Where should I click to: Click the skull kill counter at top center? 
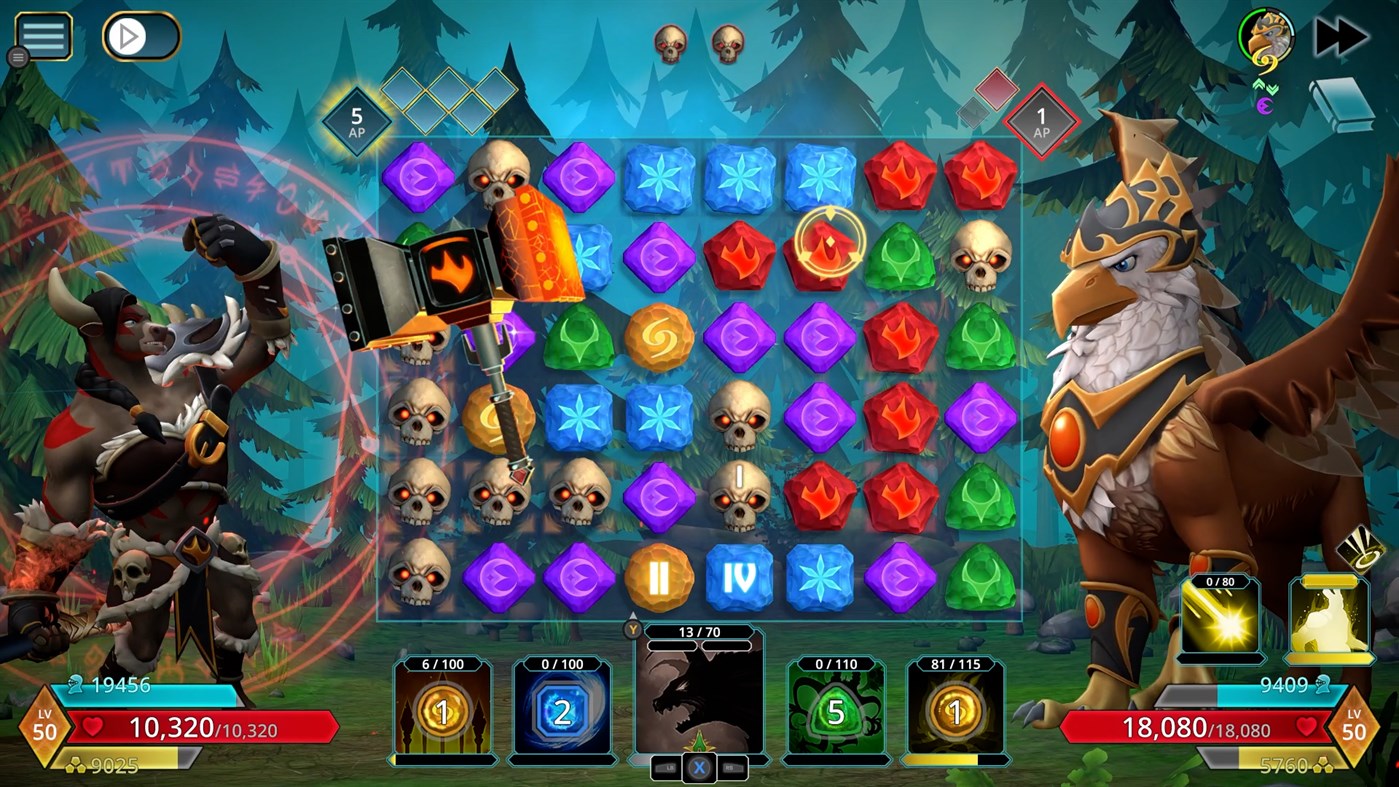click(x=698, y=44)
